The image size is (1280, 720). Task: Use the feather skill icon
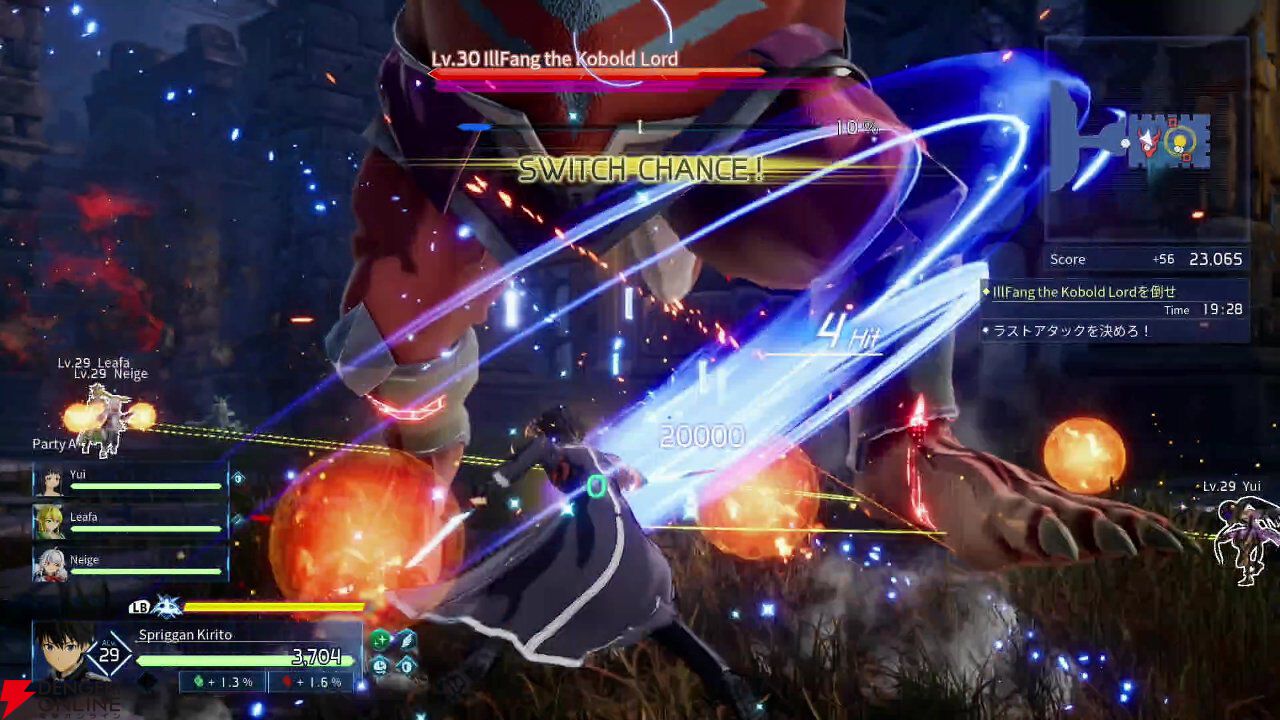coord(406,640)
